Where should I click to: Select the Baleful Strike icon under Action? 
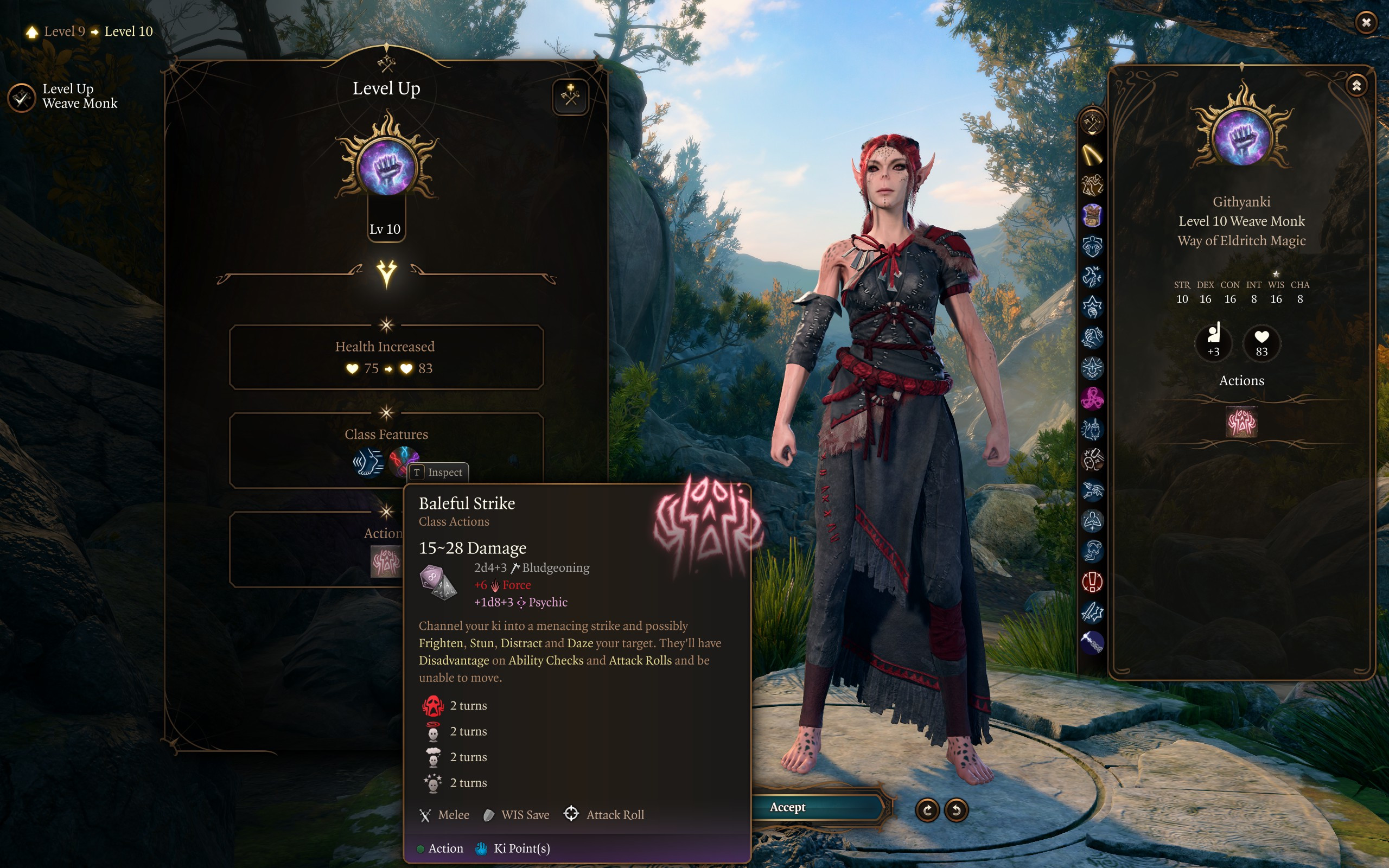(x=385, y=561)
